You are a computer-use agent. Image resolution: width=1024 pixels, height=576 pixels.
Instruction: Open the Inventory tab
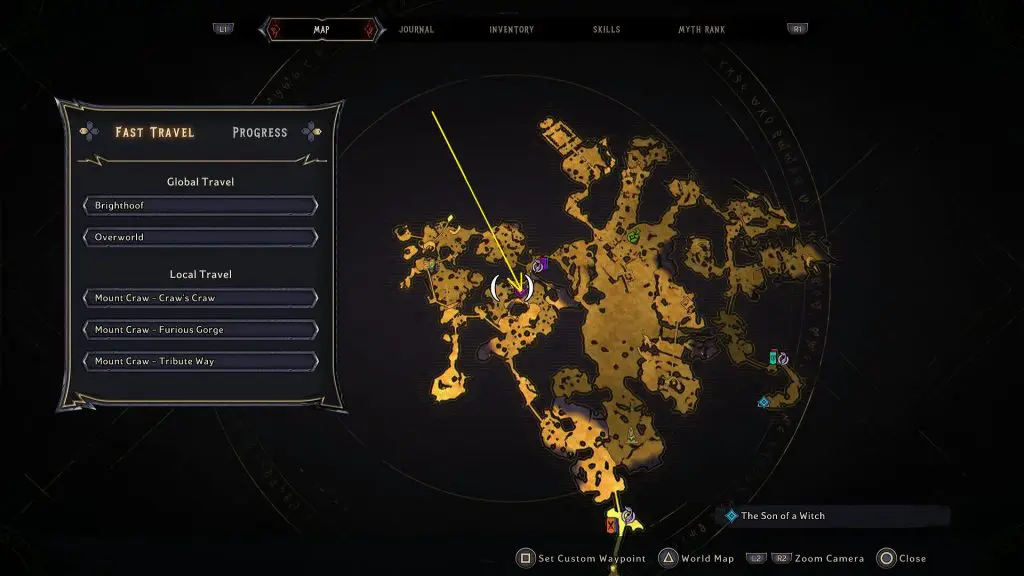(x=511, y=30)
